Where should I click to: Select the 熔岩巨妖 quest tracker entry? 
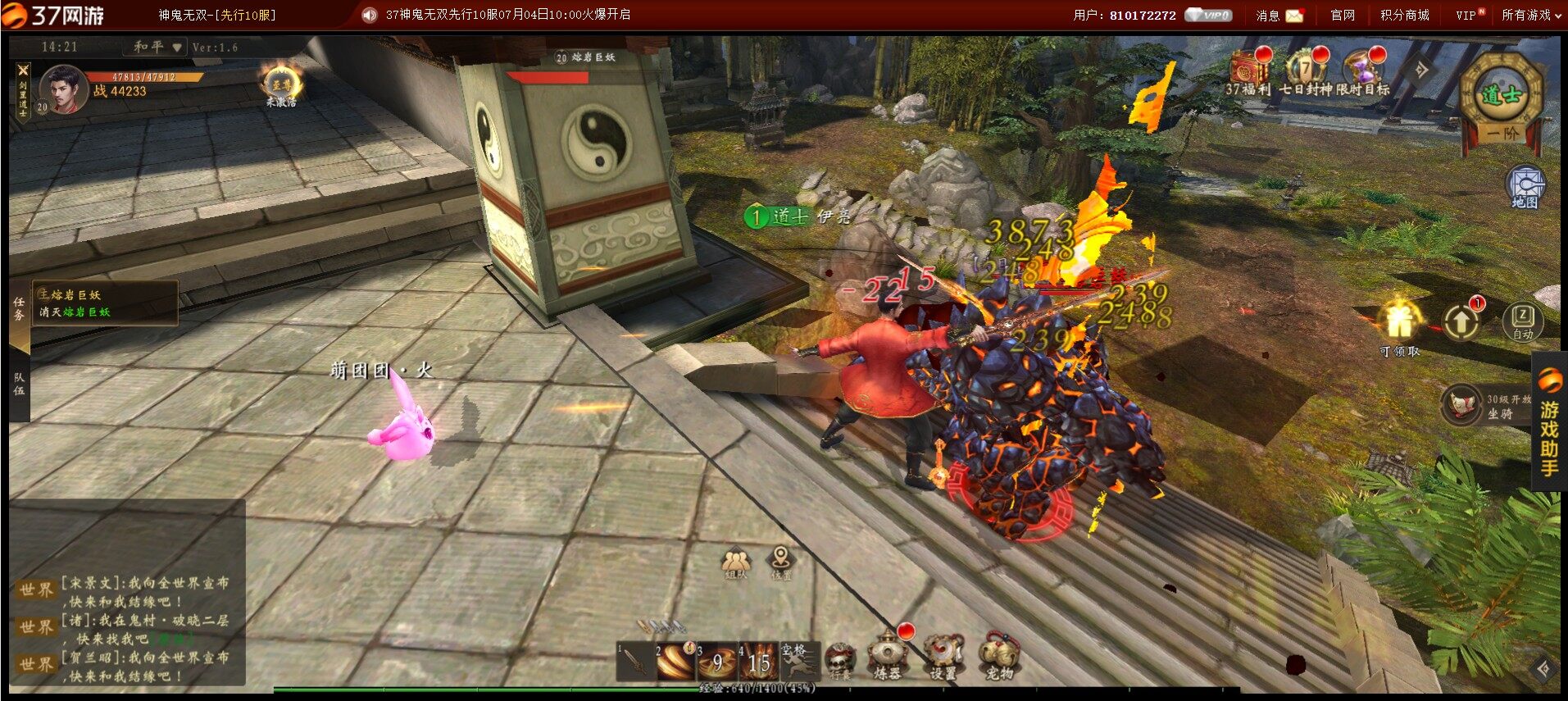coord(104,303)
